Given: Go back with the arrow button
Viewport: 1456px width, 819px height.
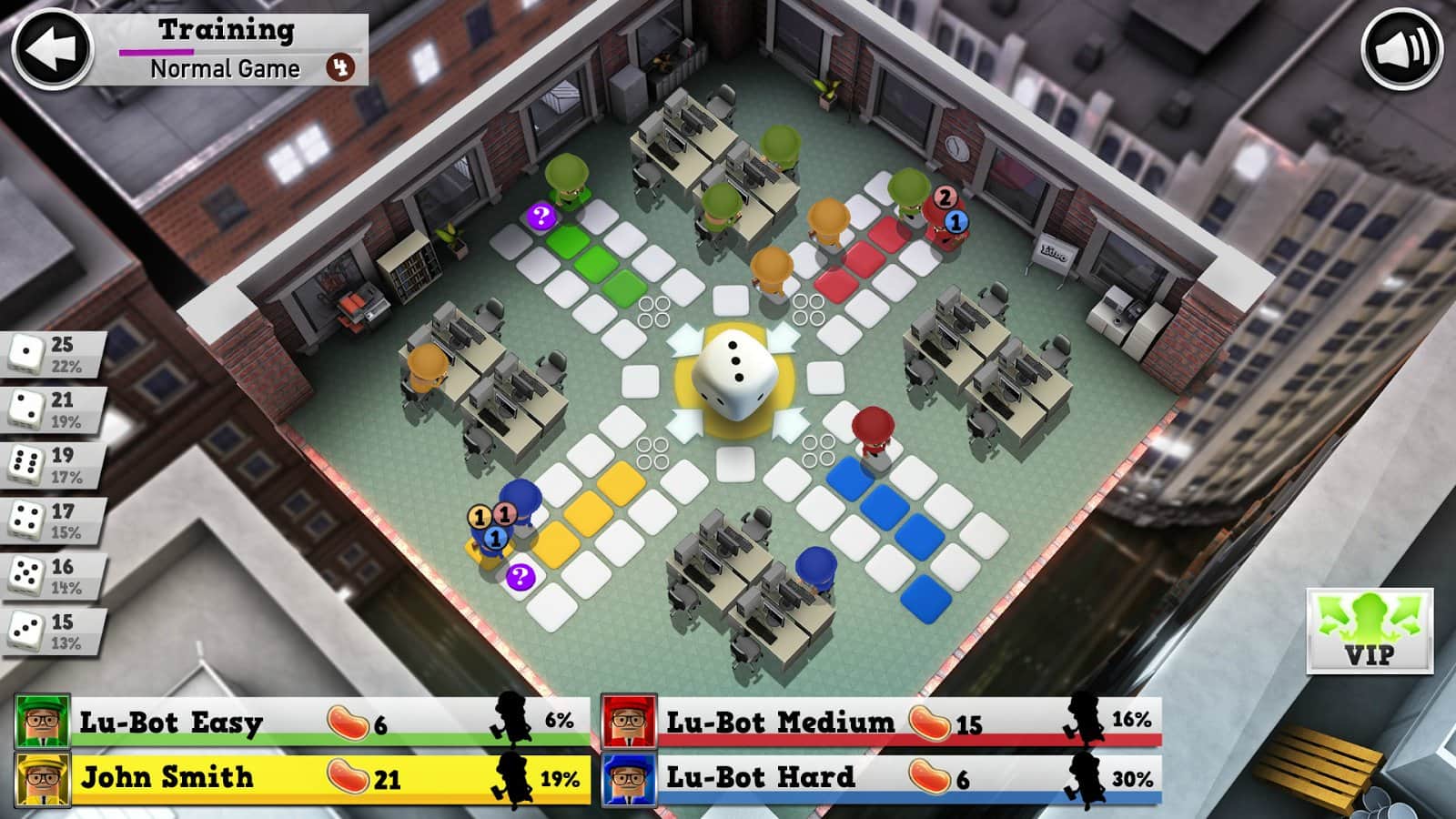Looking at the screenshot, I should tap(52, 48).
